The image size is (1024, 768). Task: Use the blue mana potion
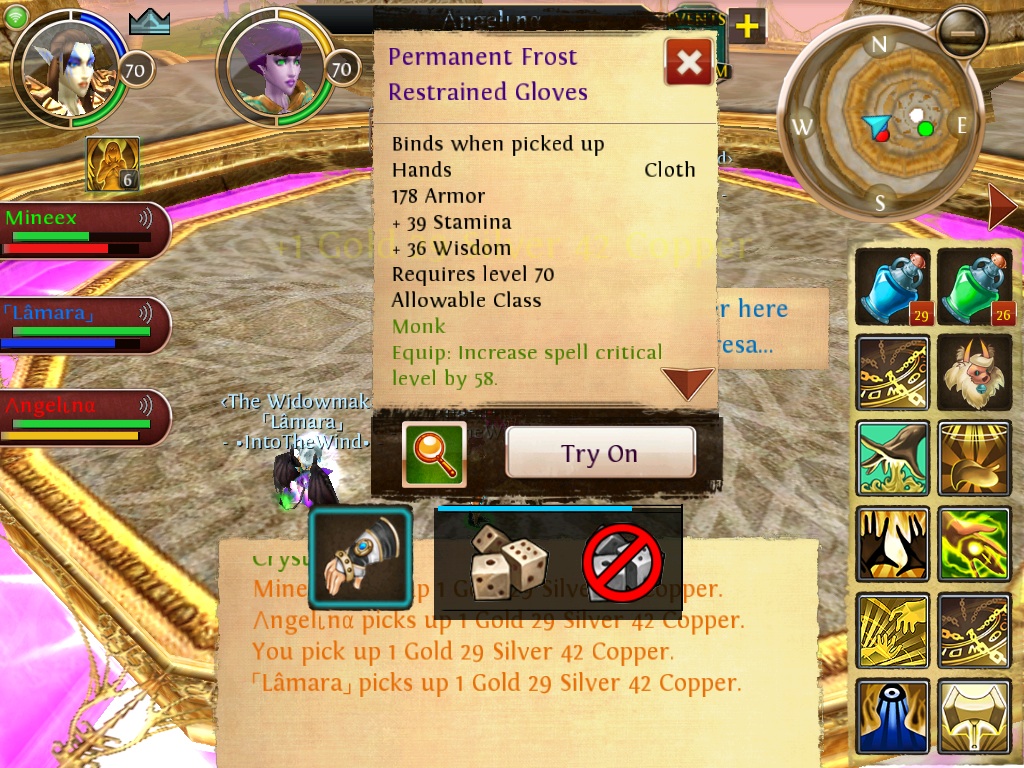pyautogui.click(x=893, y=288)
